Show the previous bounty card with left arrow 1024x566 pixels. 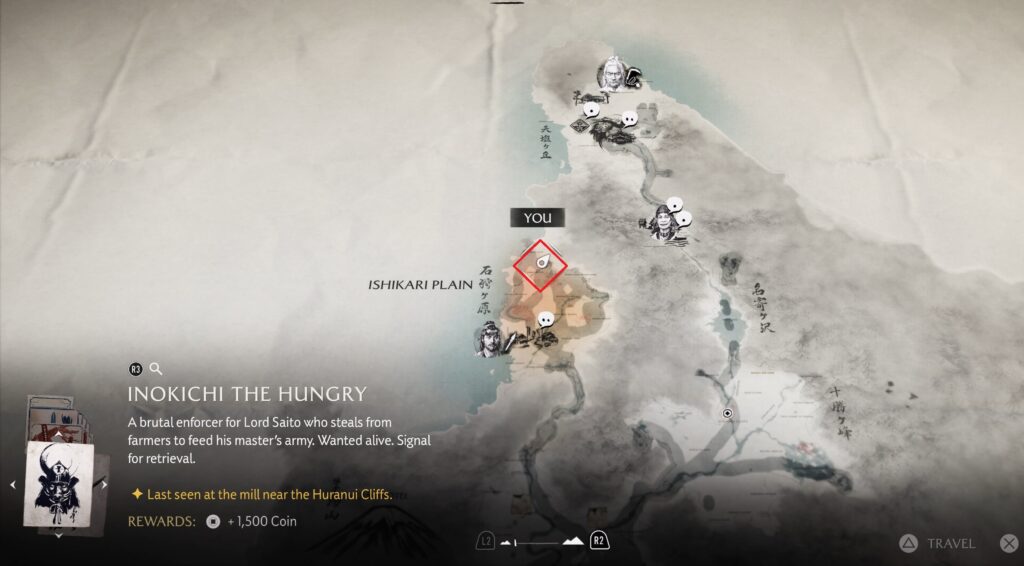(13, 485)
